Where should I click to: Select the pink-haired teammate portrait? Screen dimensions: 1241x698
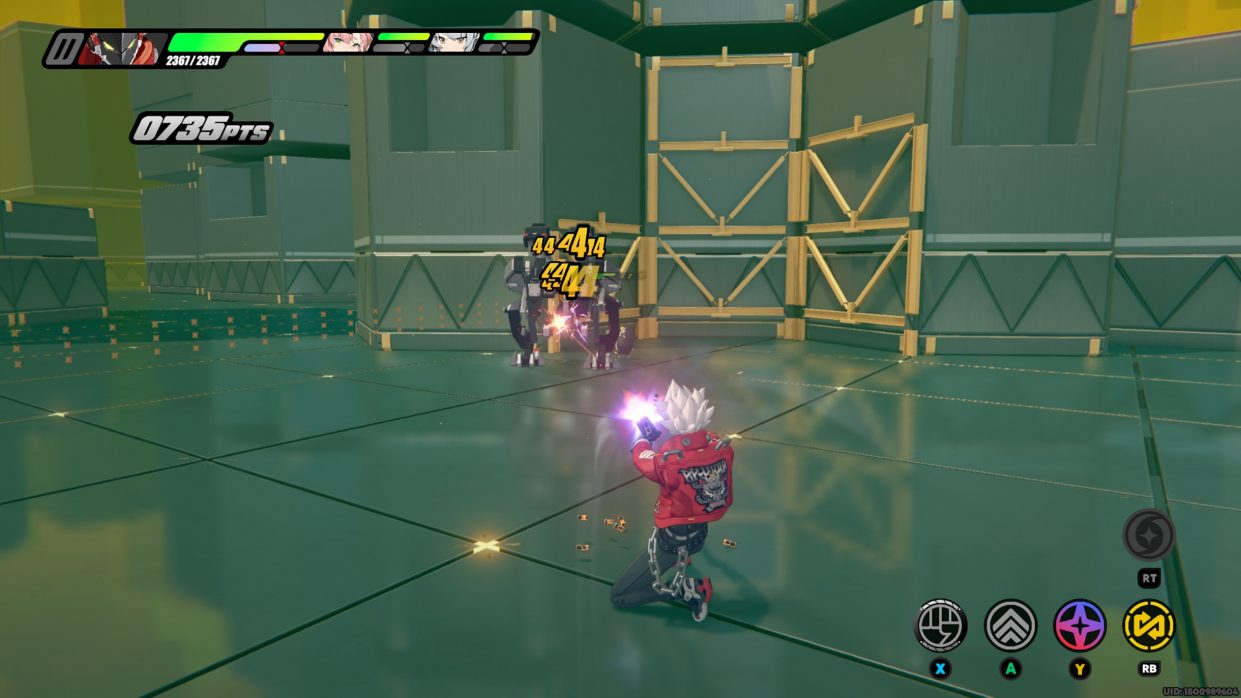(346, 42)
